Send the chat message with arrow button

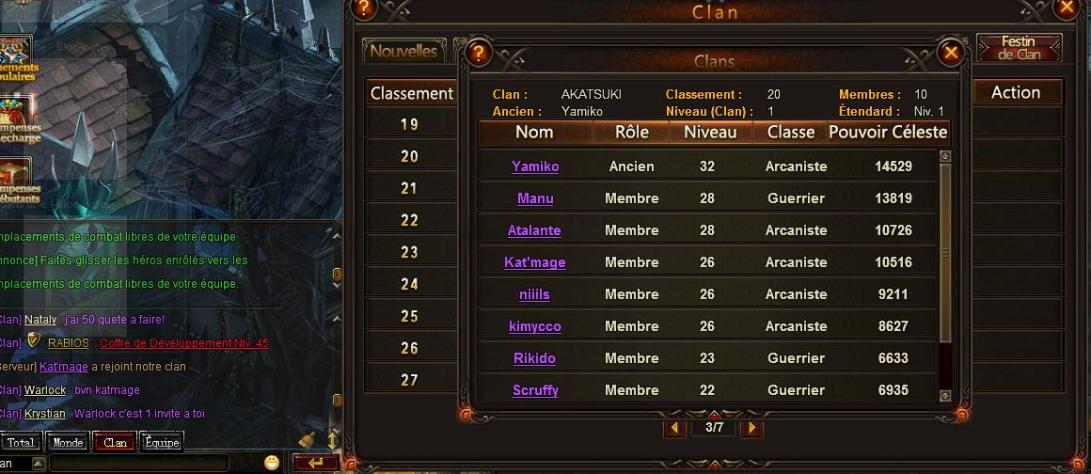pos(316,463)
